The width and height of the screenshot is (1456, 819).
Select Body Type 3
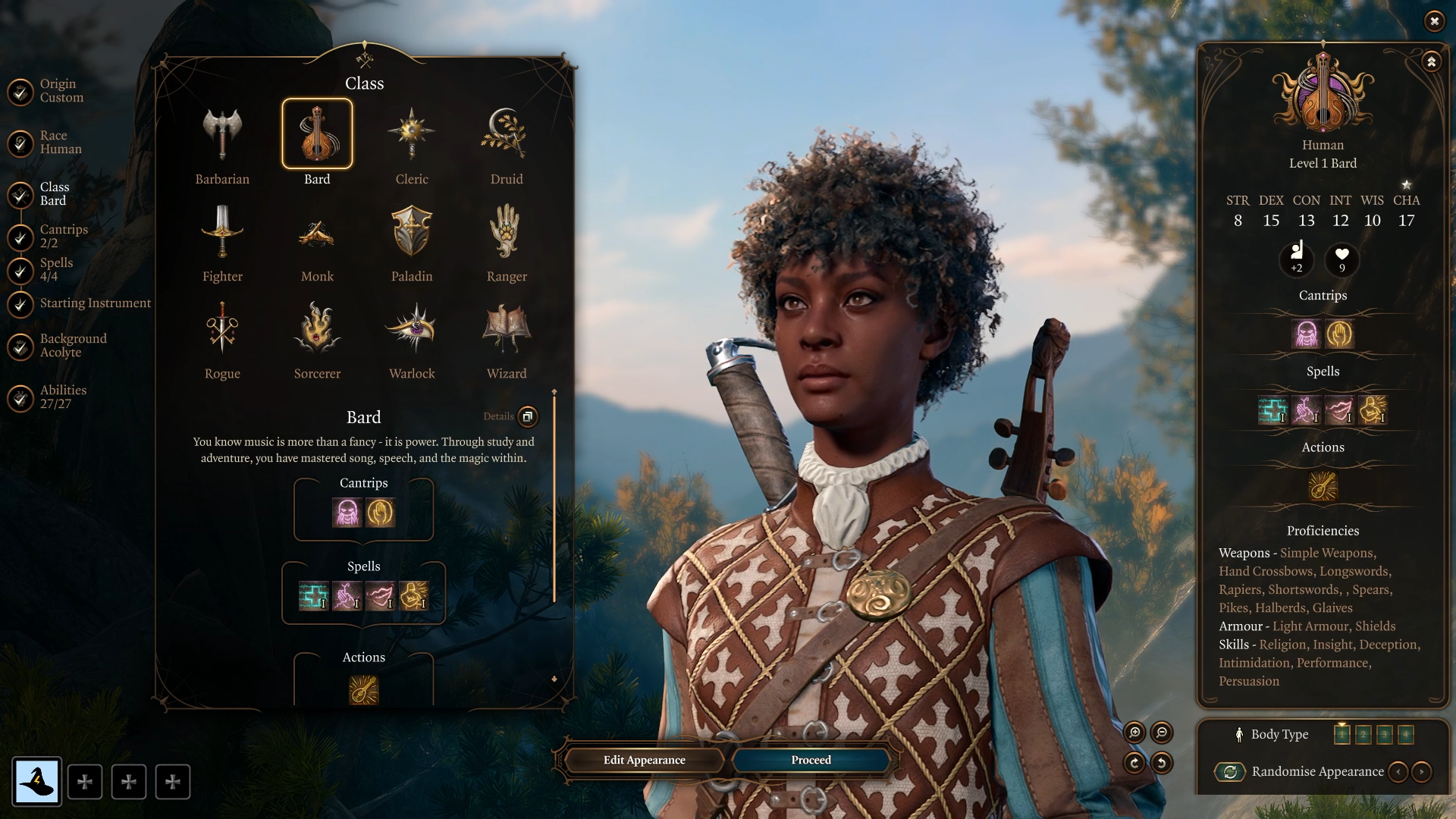(1385, 734)
